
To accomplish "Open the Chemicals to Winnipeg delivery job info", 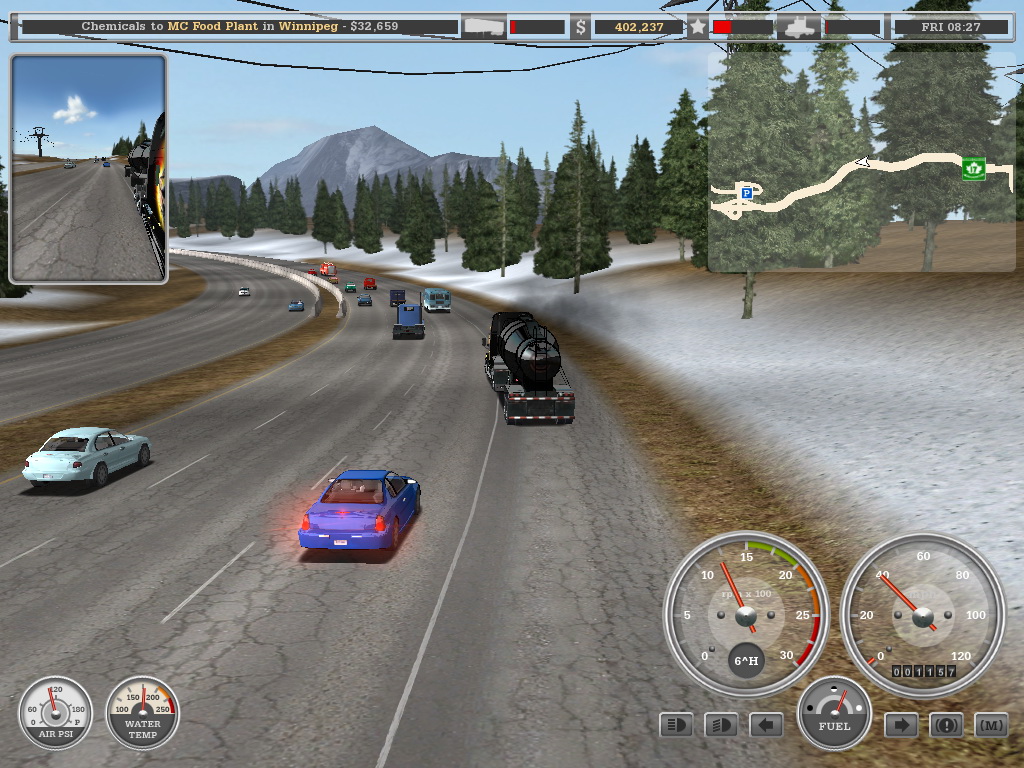I will (x=240, y=27).
